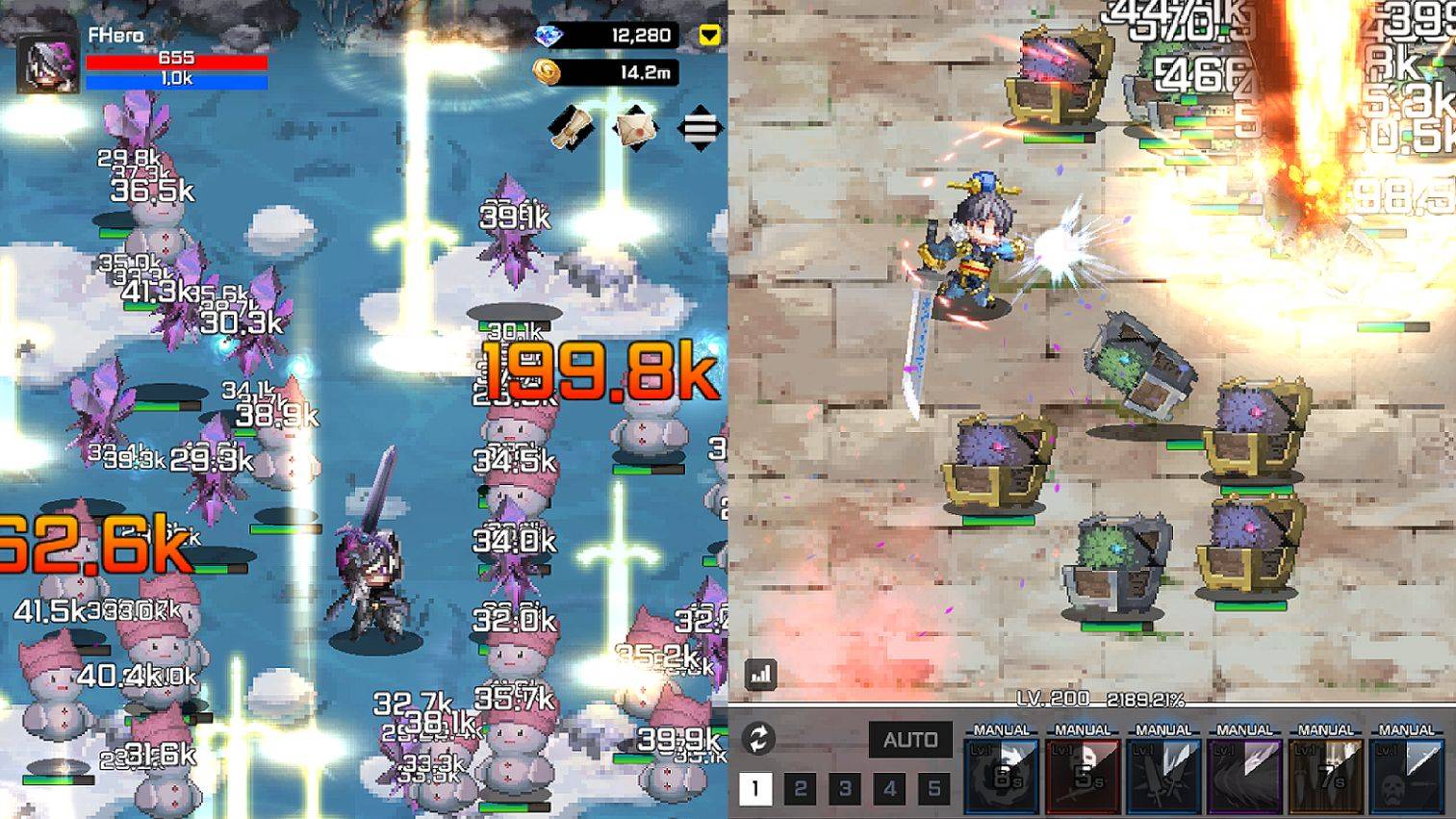Switch to skill preset tab 2

tap(800, 786)
